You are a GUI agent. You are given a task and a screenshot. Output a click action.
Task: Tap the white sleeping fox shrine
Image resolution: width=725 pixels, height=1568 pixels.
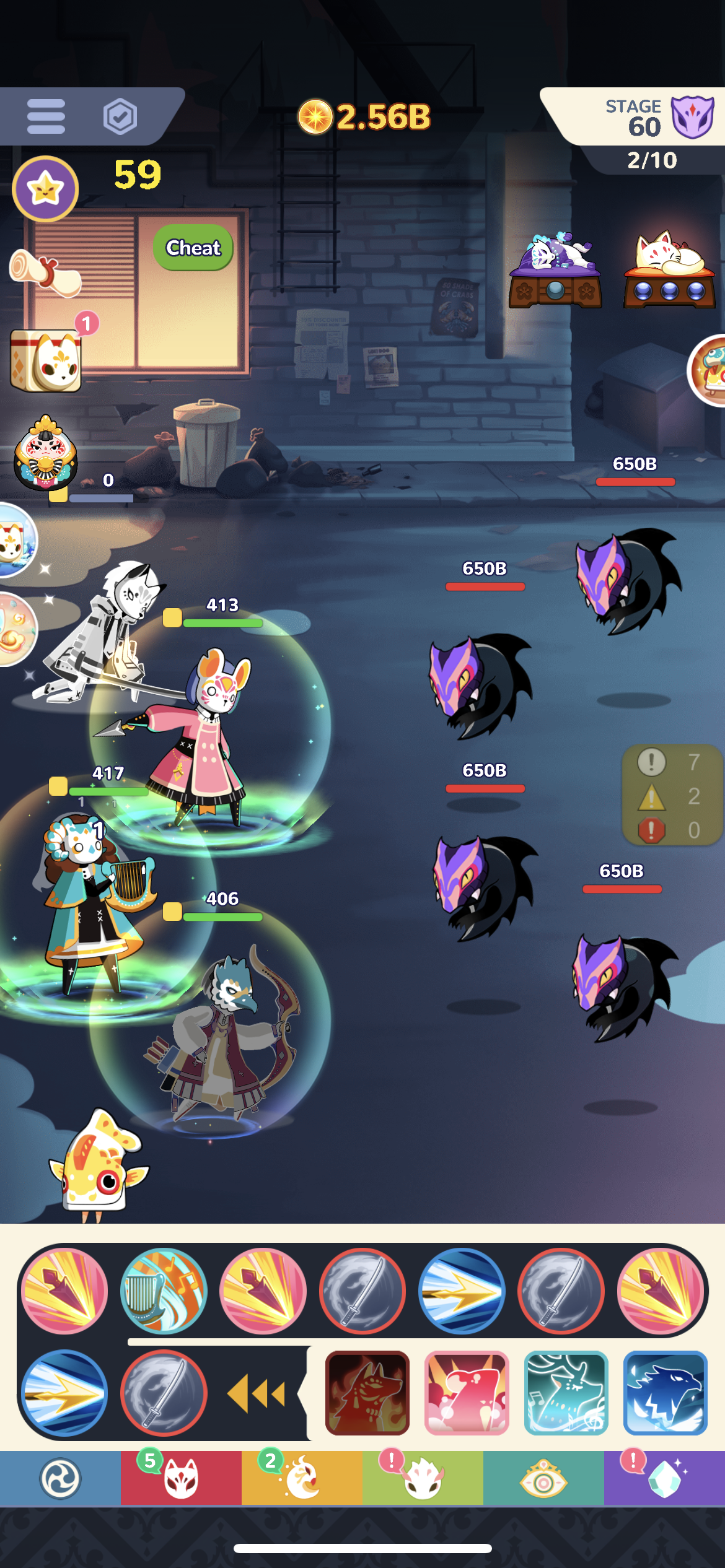pos(669,271)
